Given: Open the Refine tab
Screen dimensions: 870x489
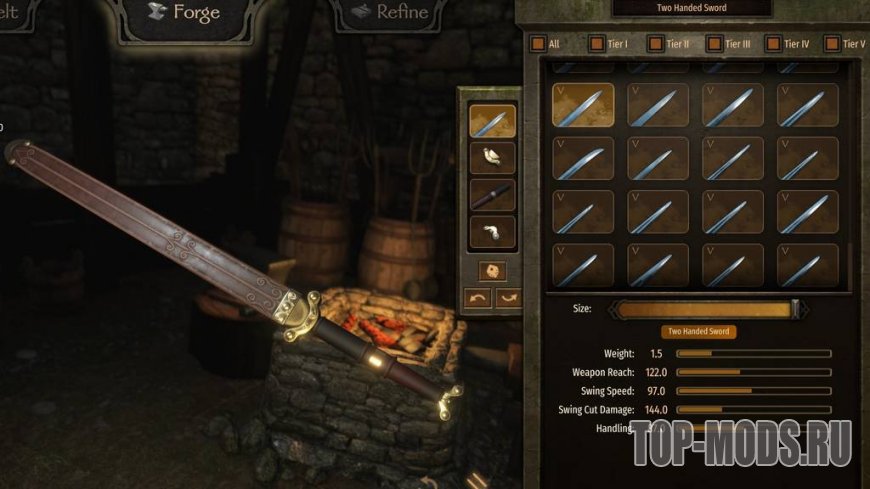Looking at the screenshot, I should (x=389, y=14).
